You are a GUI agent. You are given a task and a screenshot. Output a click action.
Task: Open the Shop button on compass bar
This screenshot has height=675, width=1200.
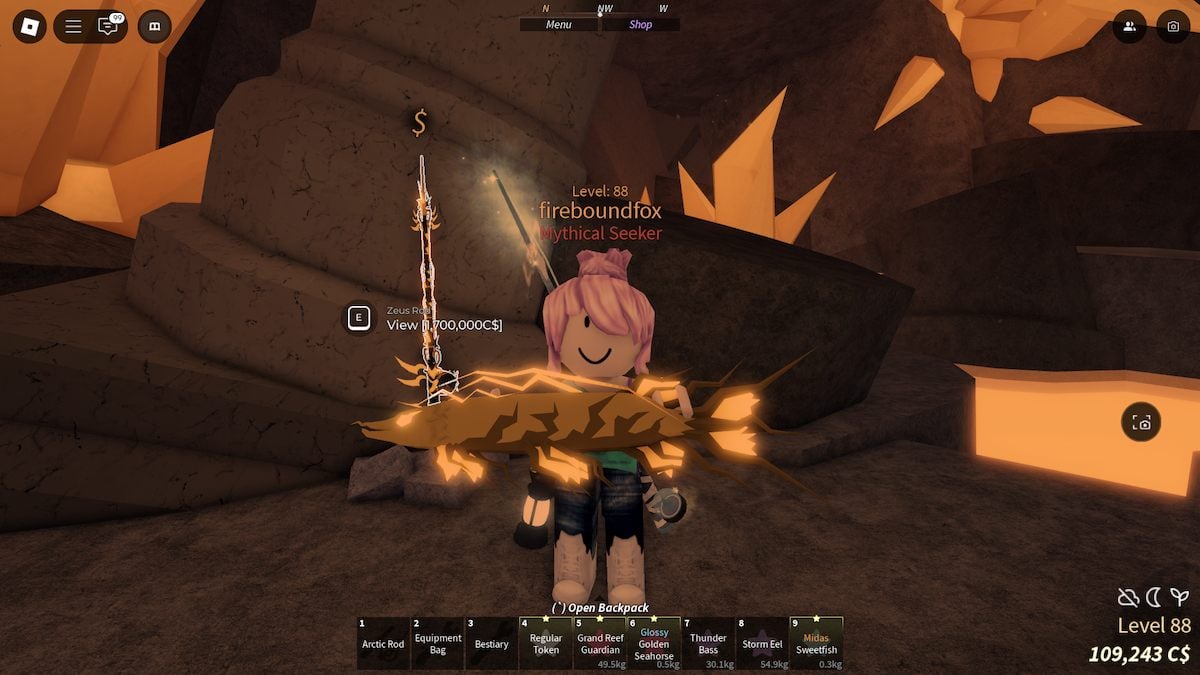640,25
